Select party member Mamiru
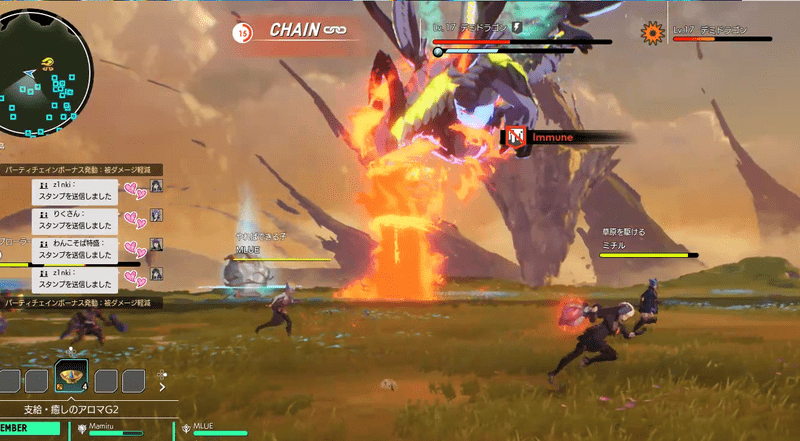 [x=110, y=428]
